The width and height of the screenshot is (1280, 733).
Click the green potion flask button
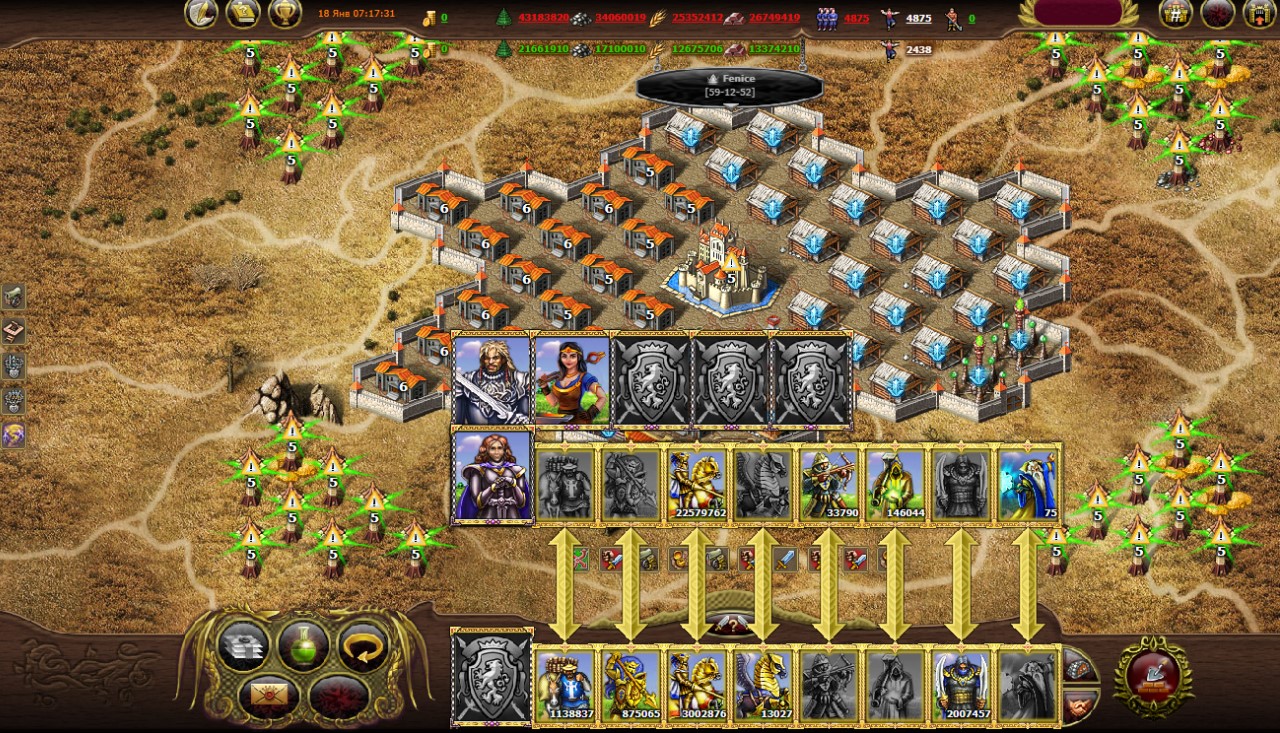(x=303, y=646)
